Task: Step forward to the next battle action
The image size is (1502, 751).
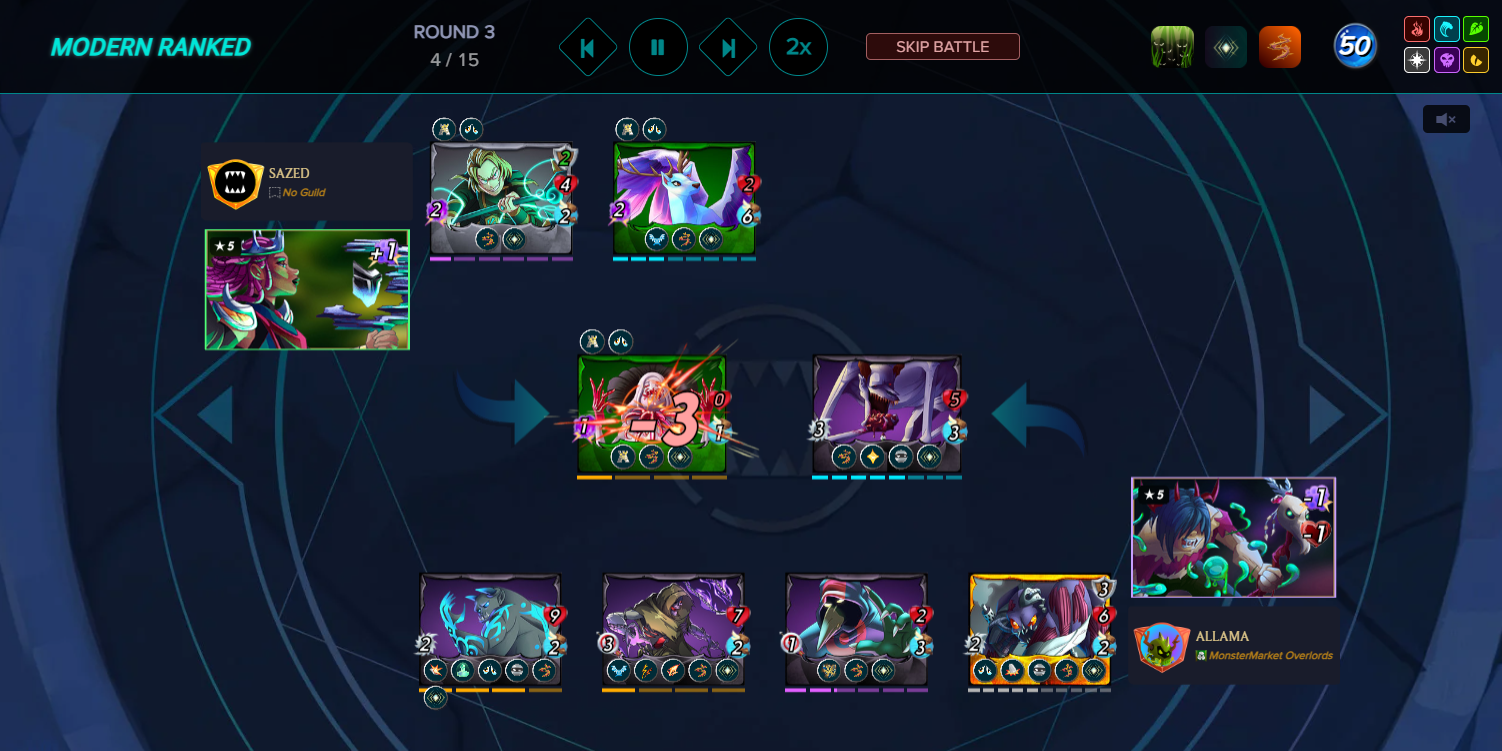Action: [728, 47]
